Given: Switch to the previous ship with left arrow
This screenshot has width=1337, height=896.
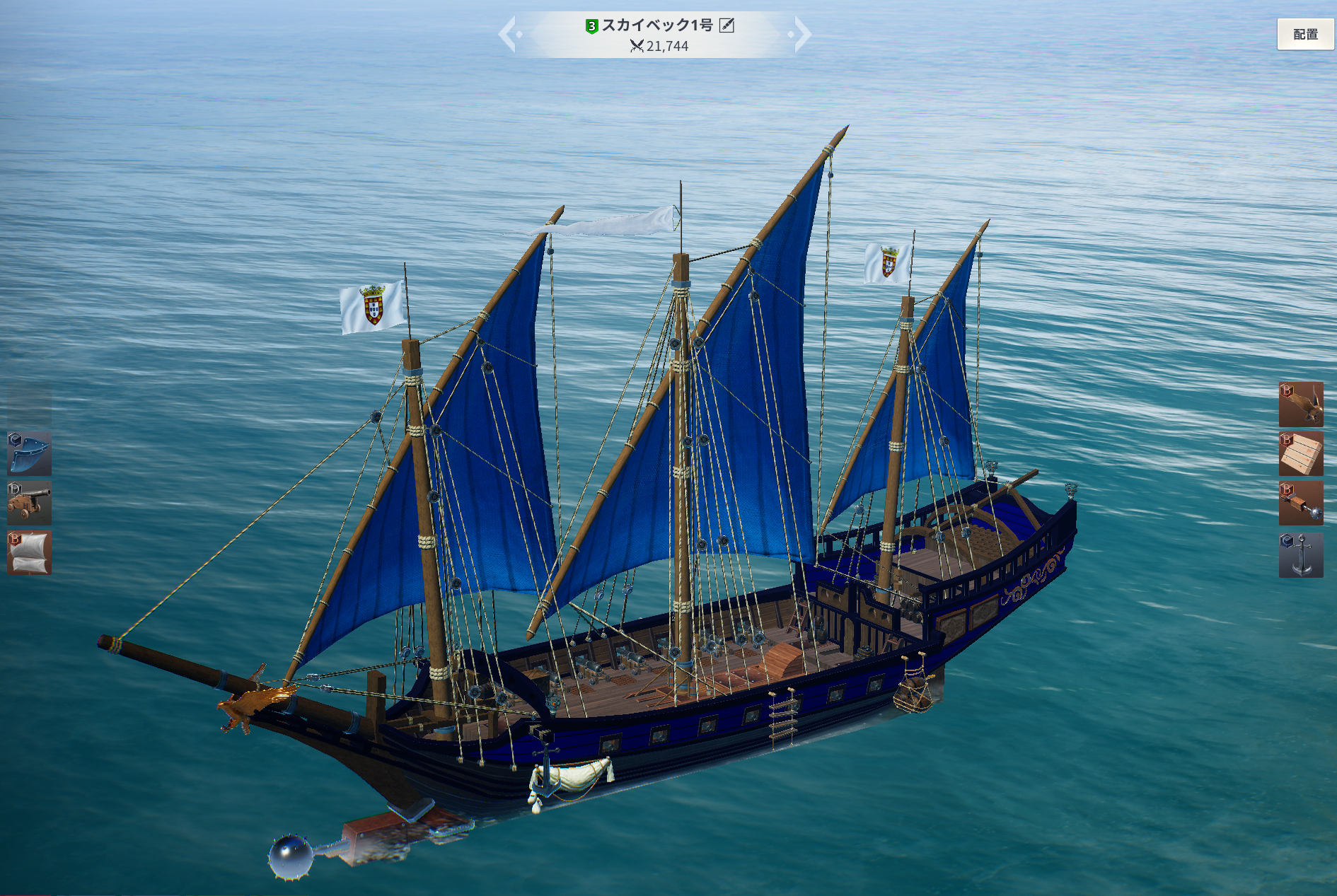Looking at the screenshot, I should (x=508, y=34).
